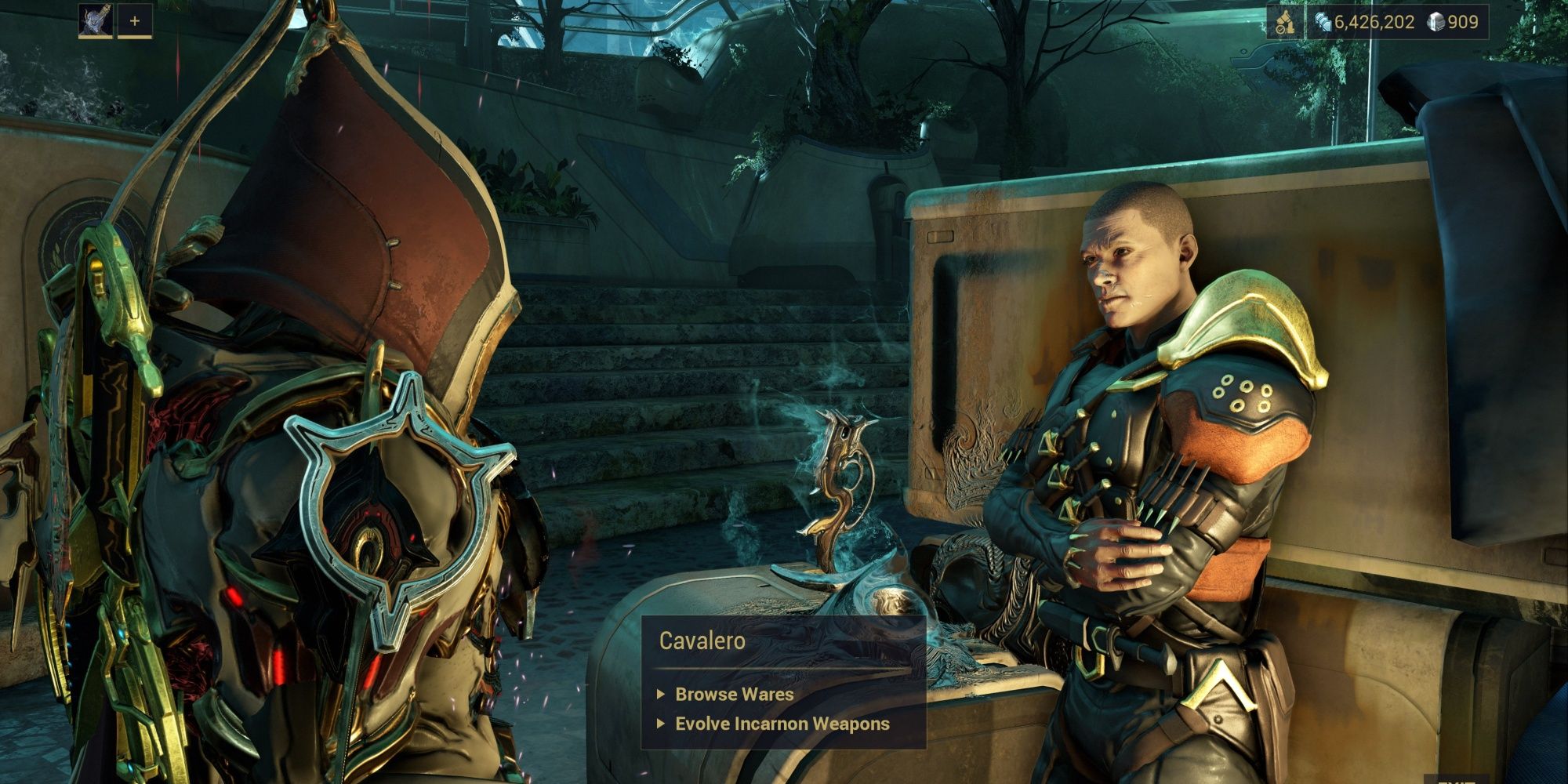The width and height of the screenshot is (1568, 784).
Task: Click the silver platinum cube icon beside 909
Action: pos(1437,24)
